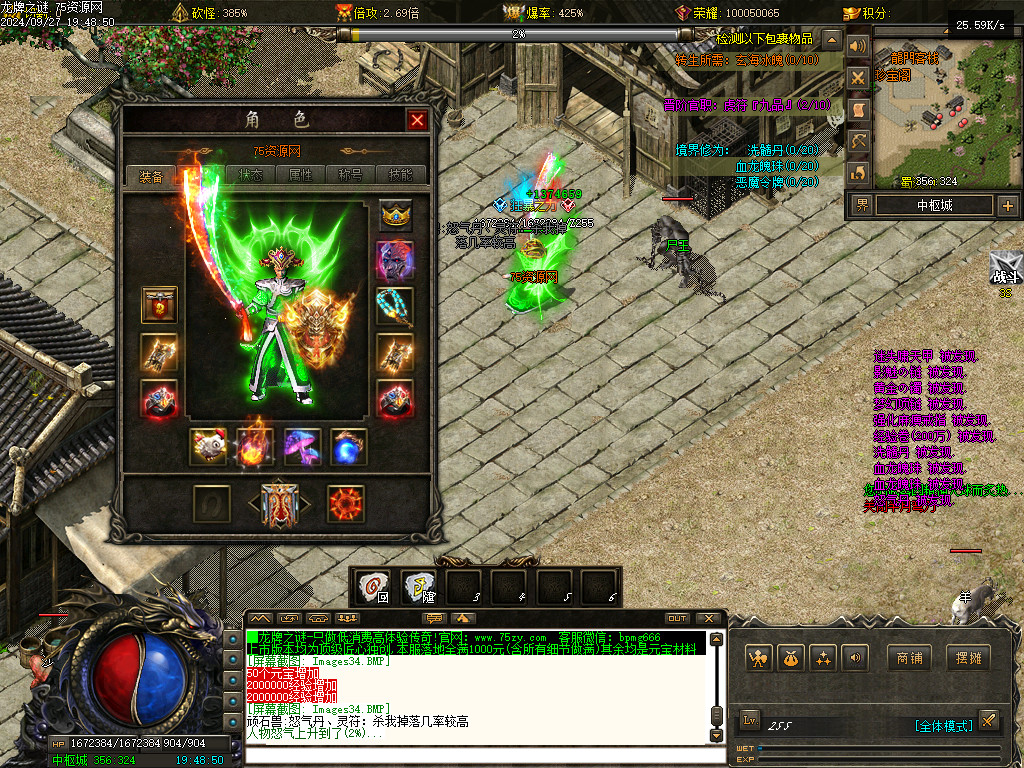Expand the minimap with the plus button

coord(1007,206)
